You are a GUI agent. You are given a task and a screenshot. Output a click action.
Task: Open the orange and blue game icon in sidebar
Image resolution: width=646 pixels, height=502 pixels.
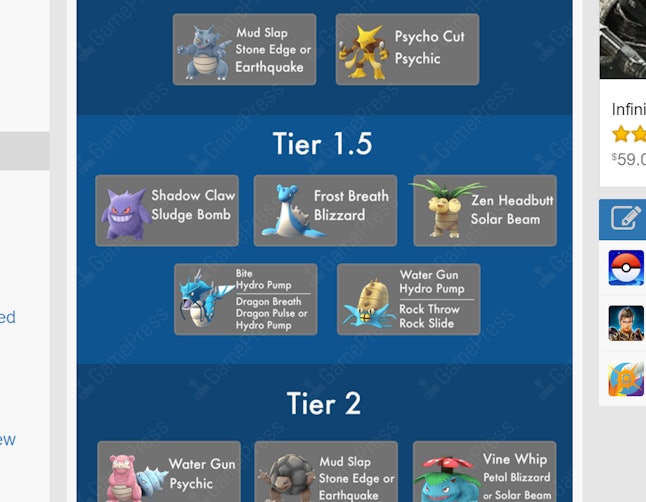626,379
